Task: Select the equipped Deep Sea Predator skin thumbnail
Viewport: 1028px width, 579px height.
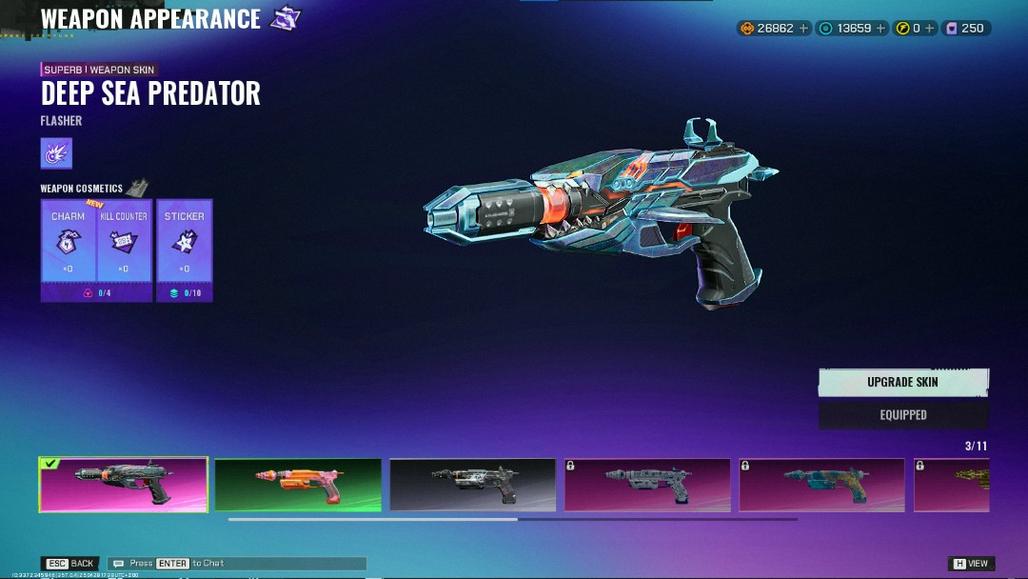Action: click(x=123, y=485)
